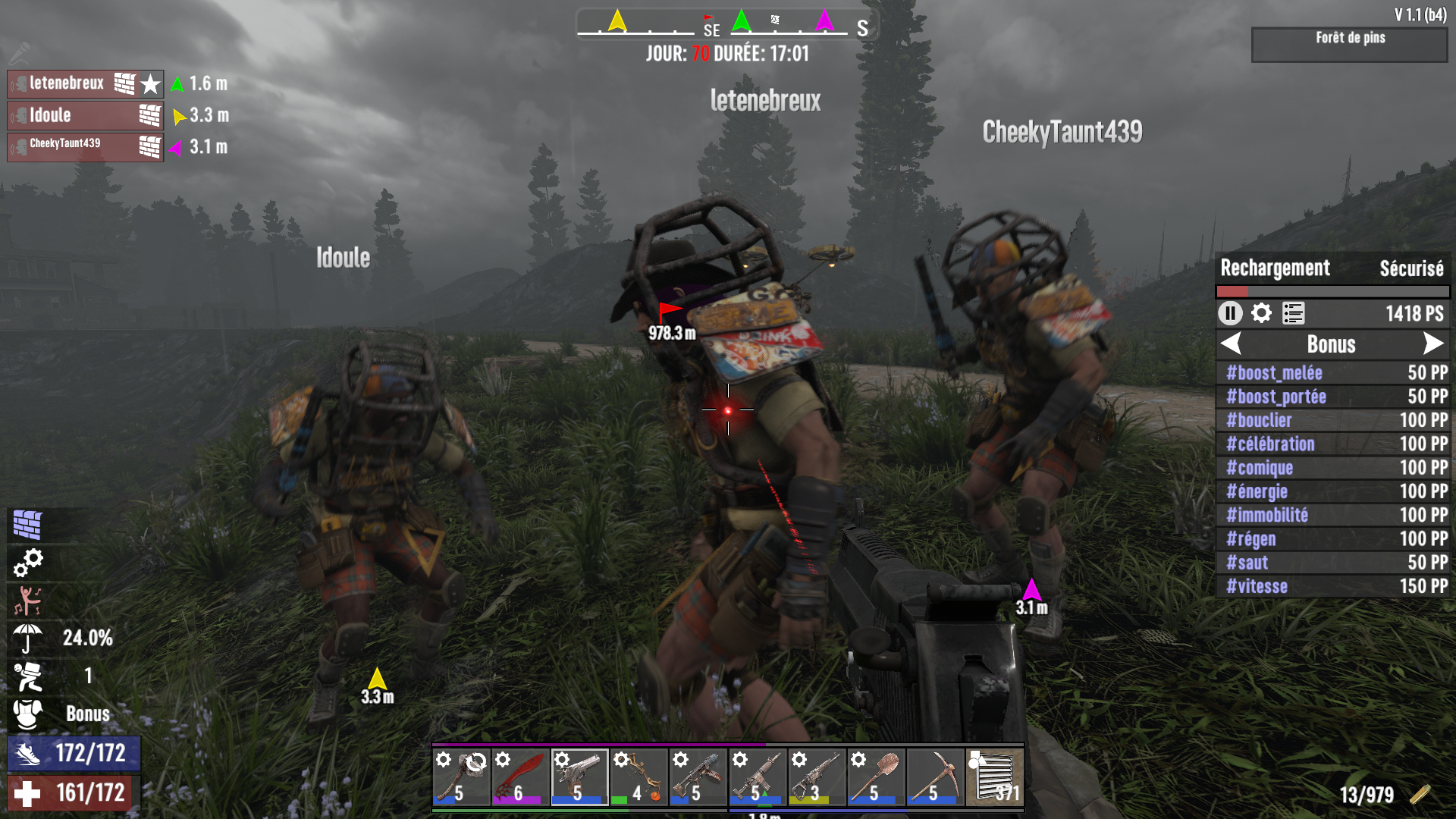Choose the revolver pistol in the hotbar

579,777
